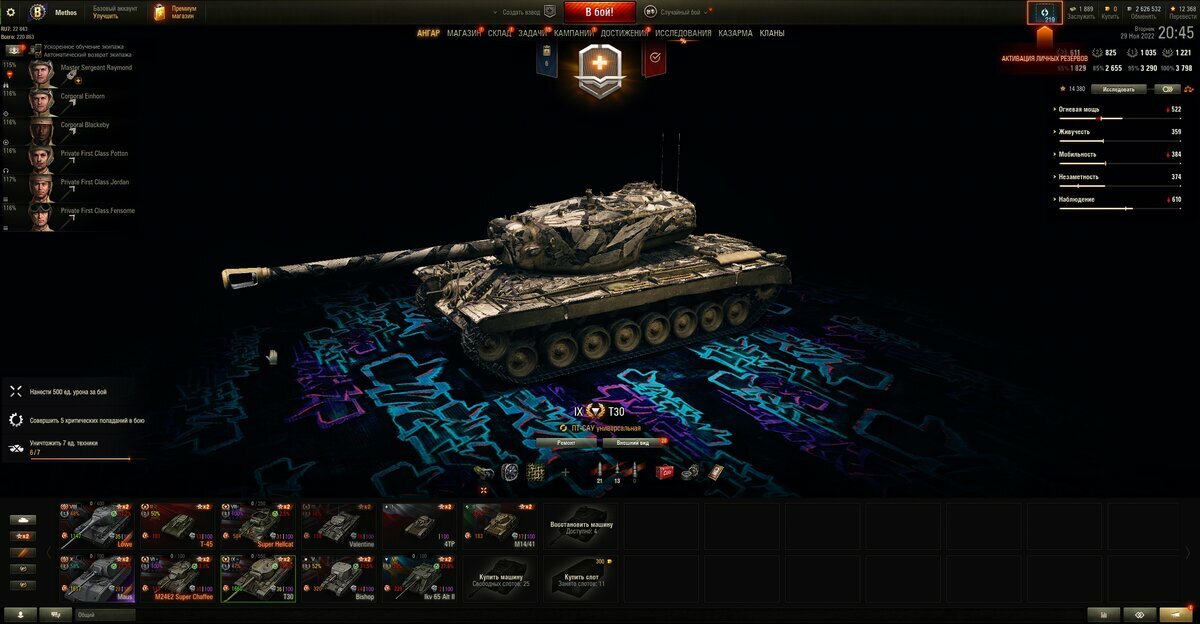The width and height of the screenshot is (1200, 624).
Task: Pick the Bishop tank card
Action: point(338,578)
